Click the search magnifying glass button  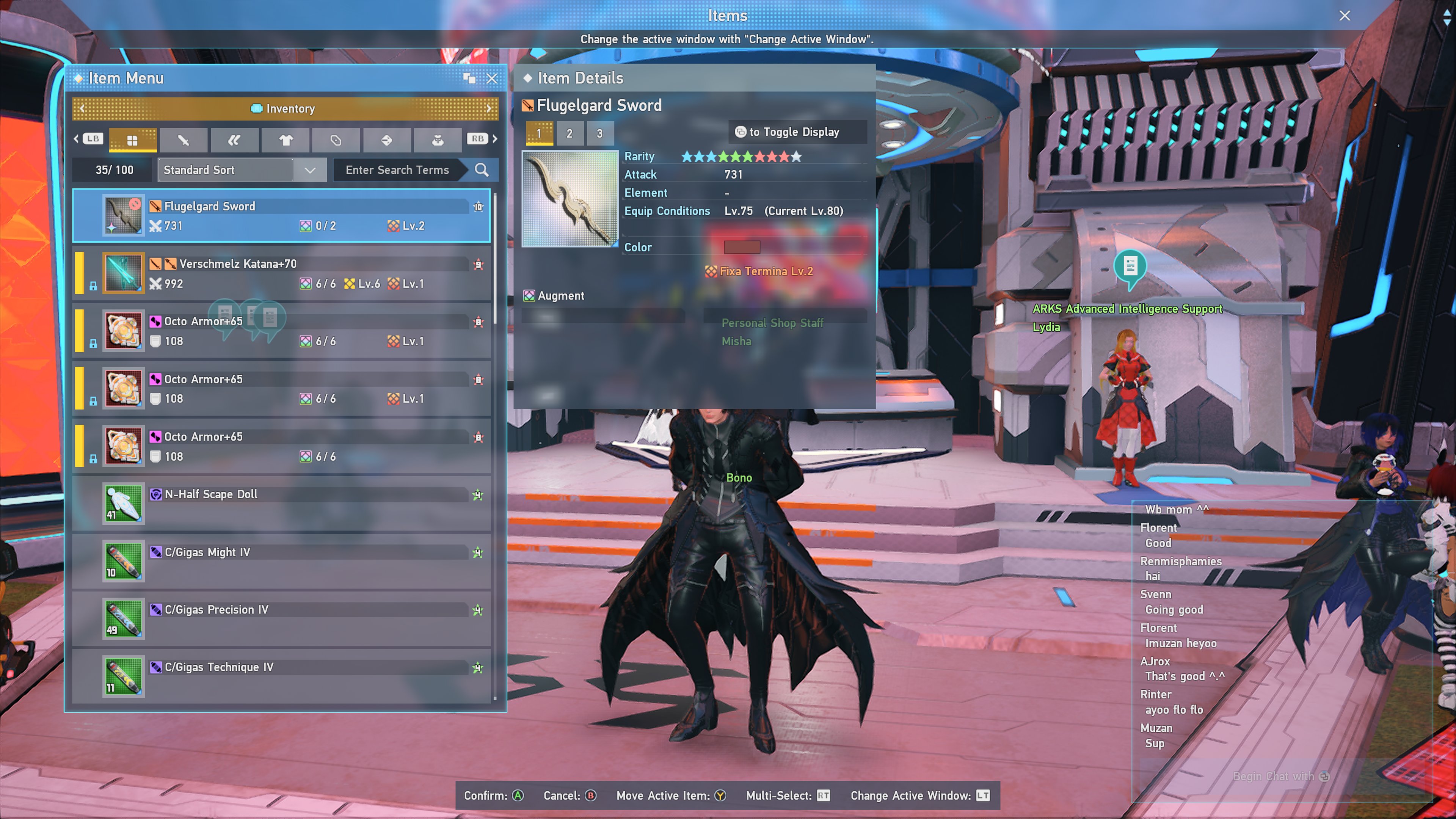482,170
